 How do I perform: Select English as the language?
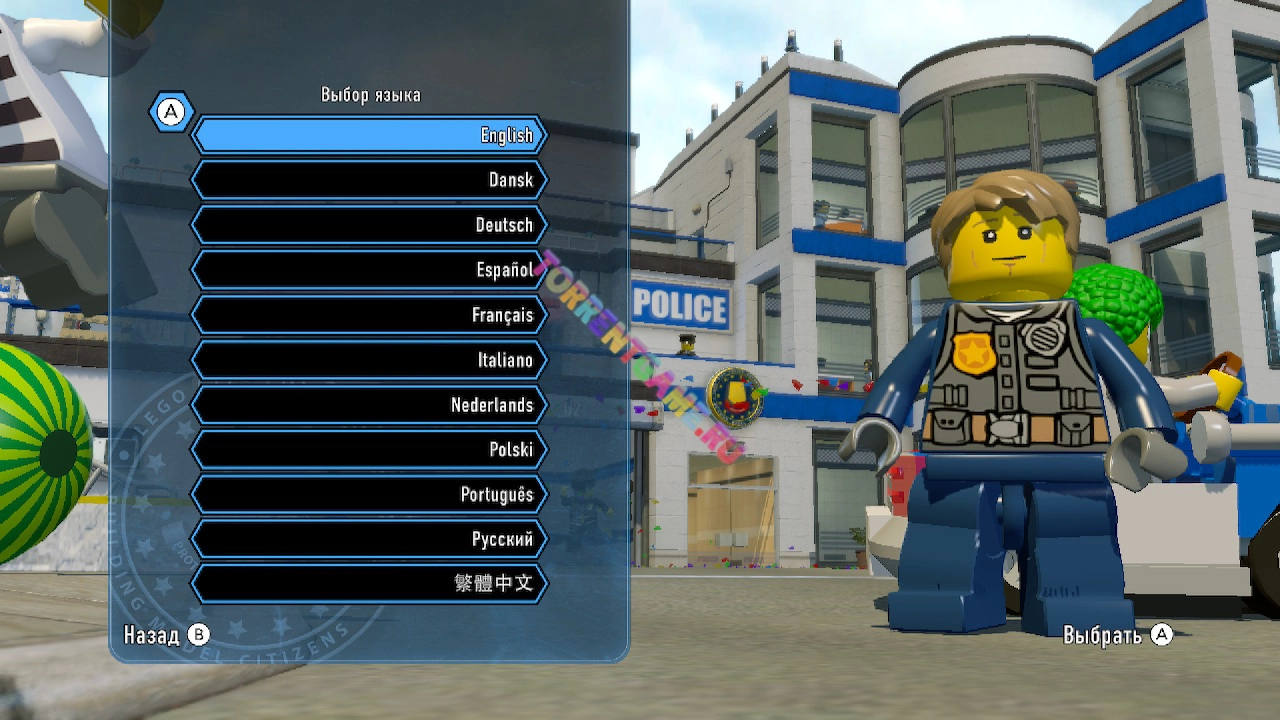(369, 135)
